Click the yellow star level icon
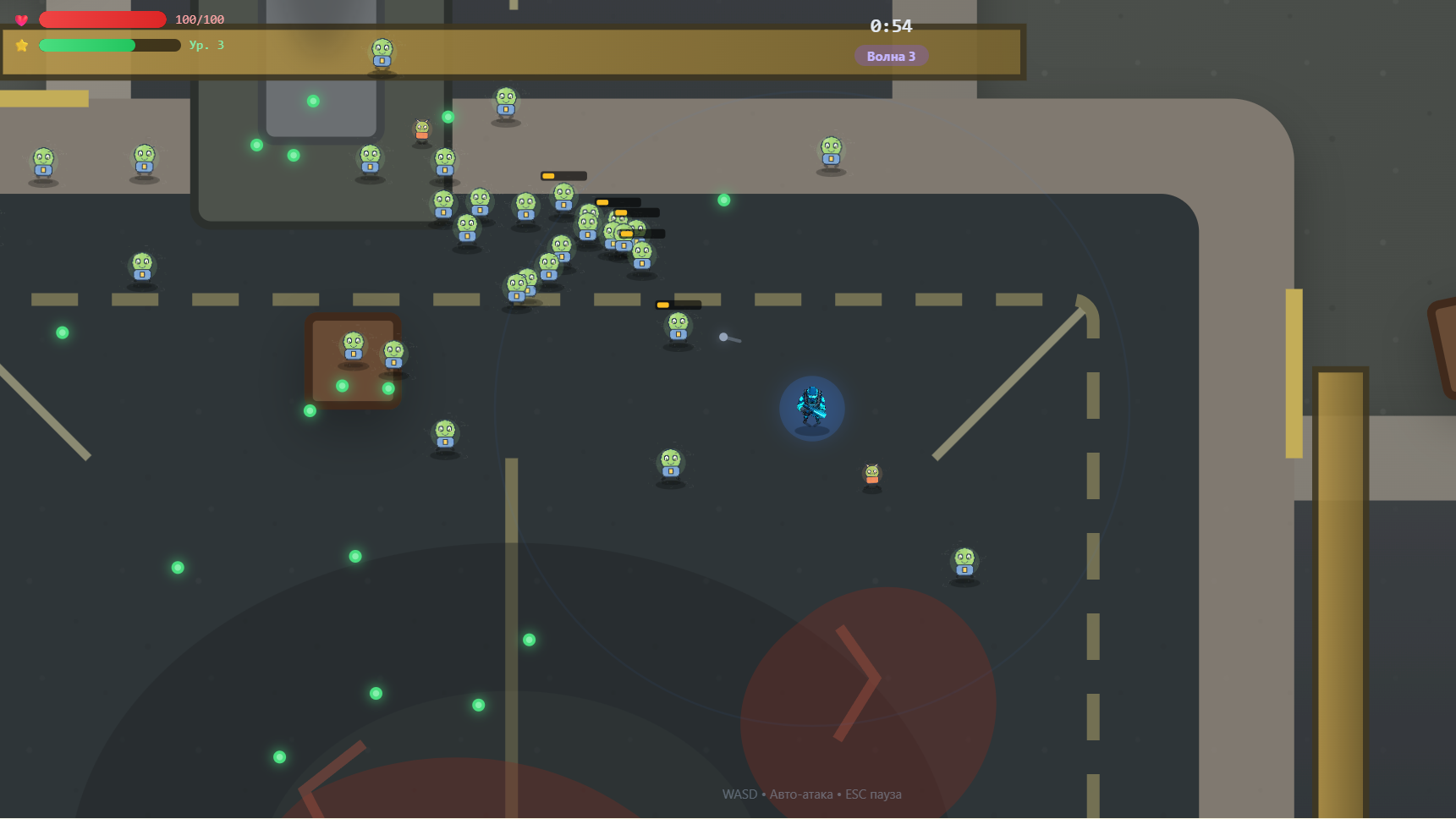 pos(21,45)
